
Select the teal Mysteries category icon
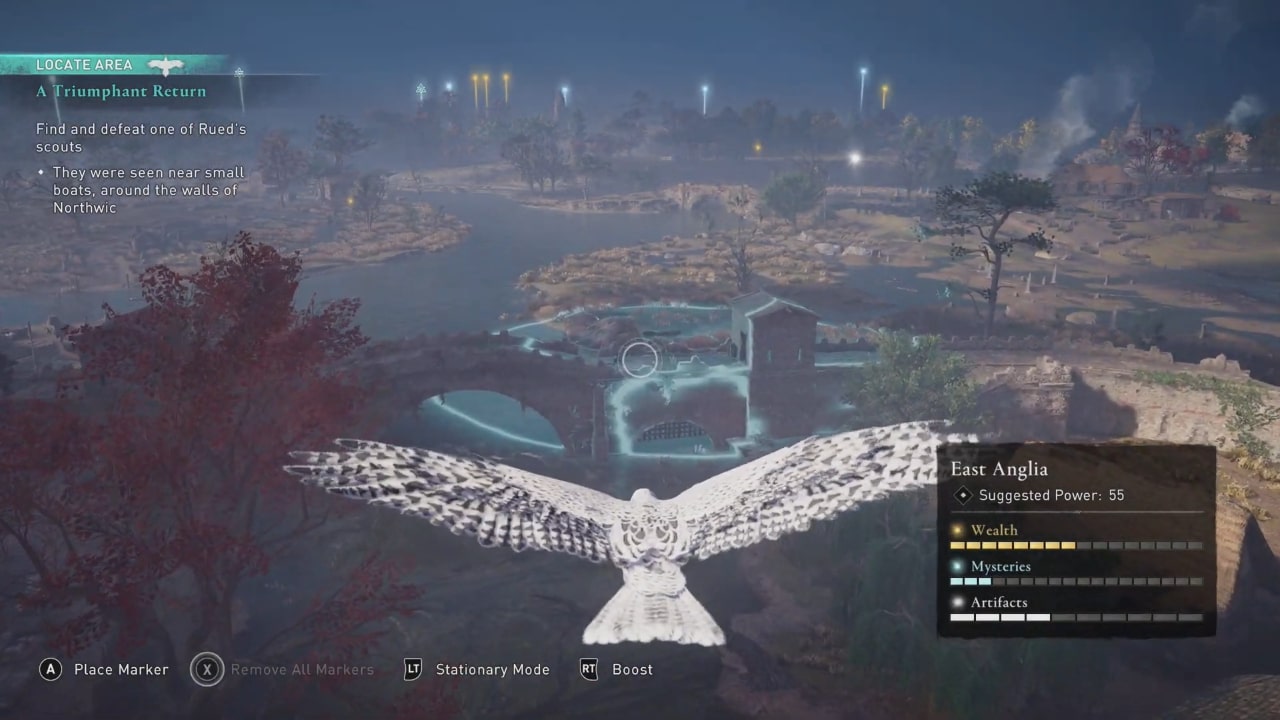click(x=957, y=566)
